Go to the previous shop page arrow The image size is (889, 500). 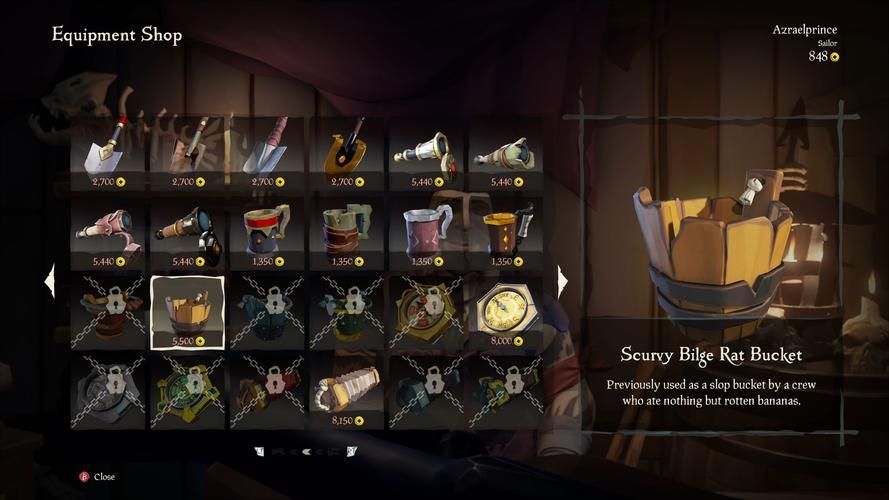tap(50, 281)
